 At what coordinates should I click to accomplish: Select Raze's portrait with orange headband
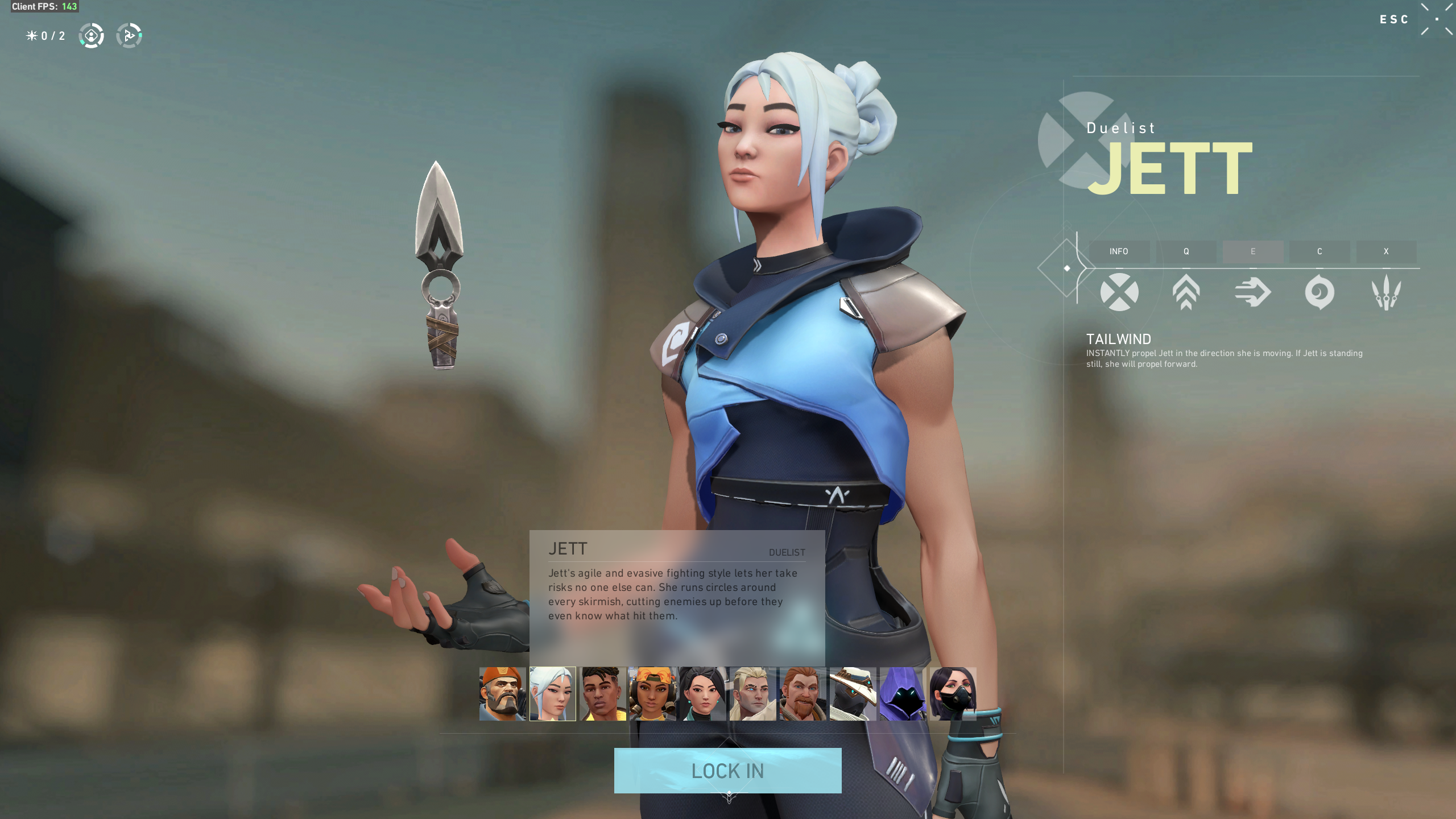point(652,694)
